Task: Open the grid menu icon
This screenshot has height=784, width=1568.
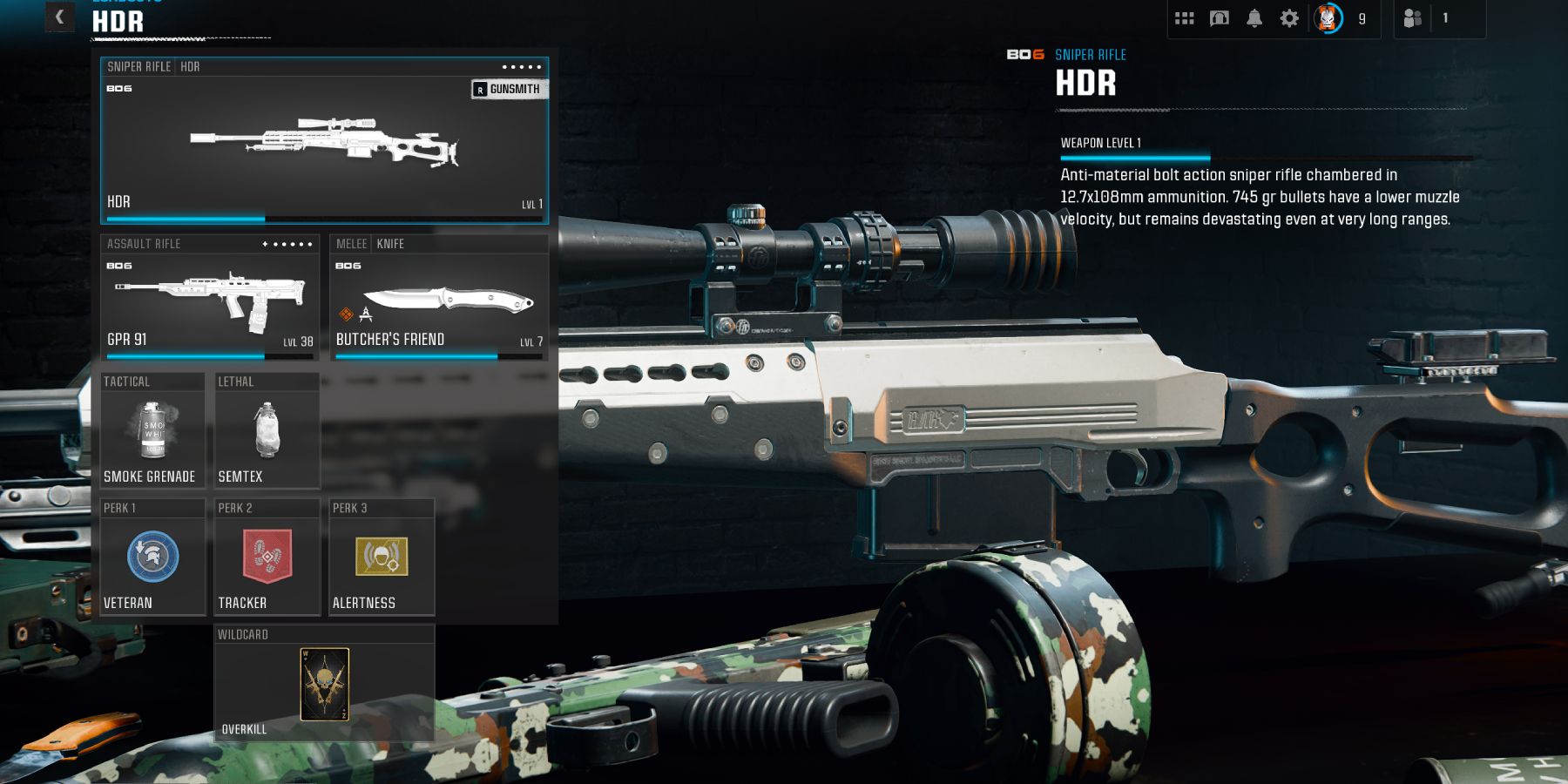Action: point(1184,18)
